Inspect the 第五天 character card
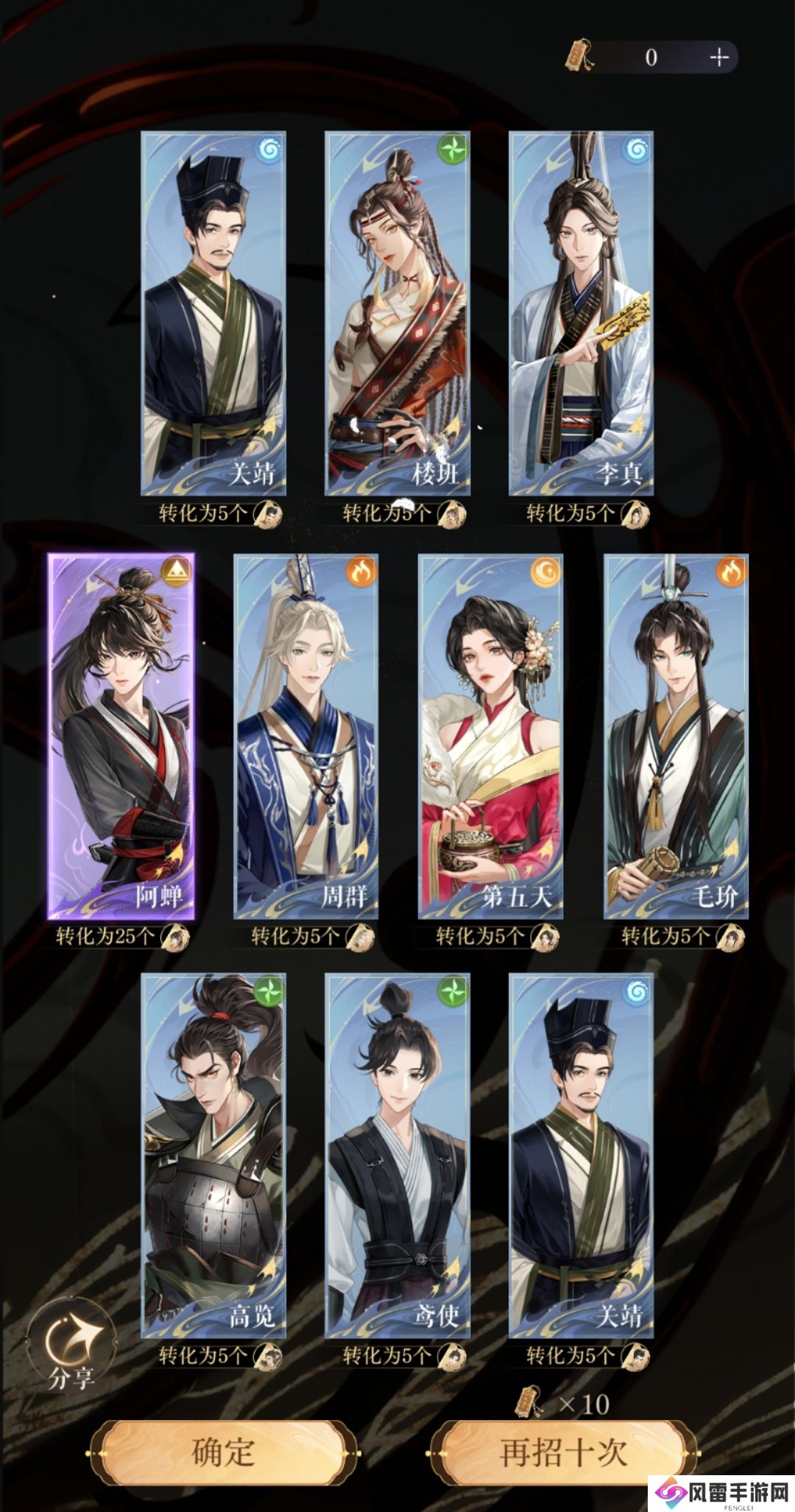 pyautogui.click(x=490, y=736)
